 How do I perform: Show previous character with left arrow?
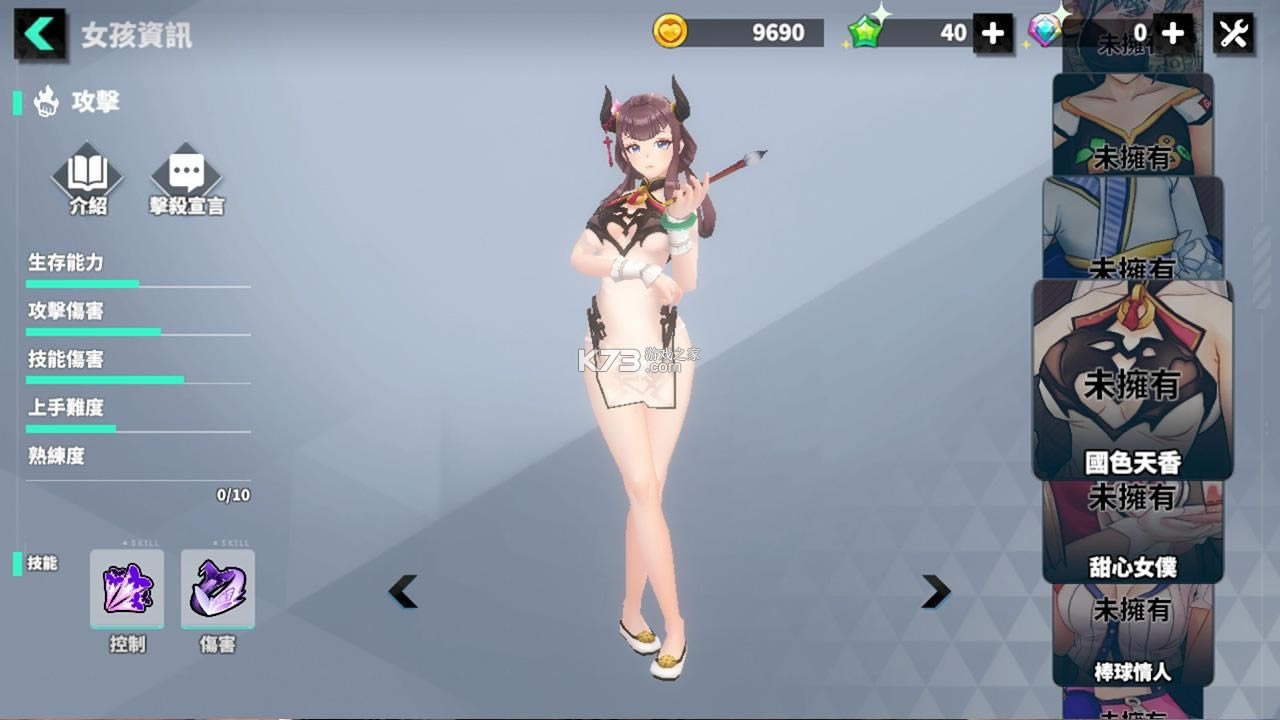[403, 592]
